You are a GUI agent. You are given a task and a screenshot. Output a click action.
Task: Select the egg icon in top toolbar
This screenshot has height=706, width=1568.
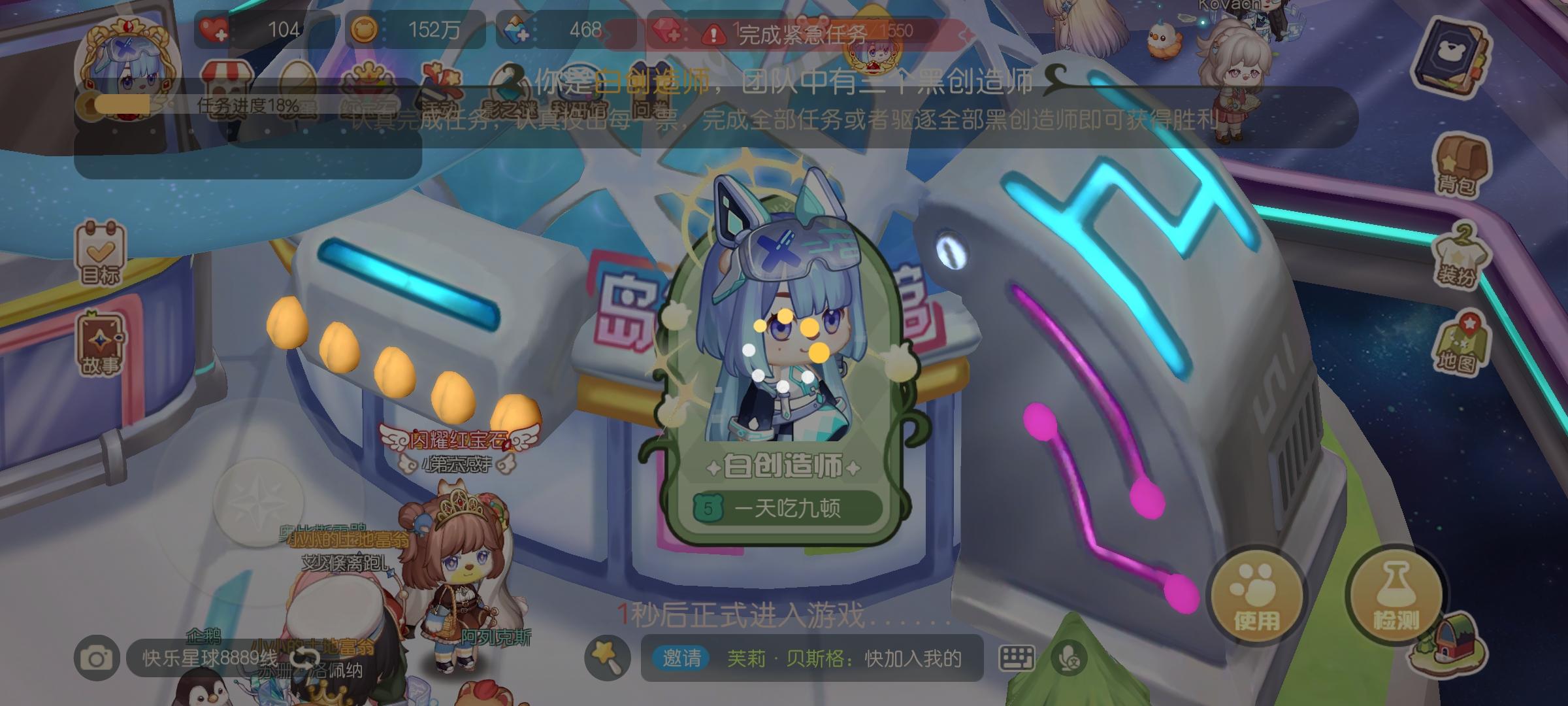[297, 75]
